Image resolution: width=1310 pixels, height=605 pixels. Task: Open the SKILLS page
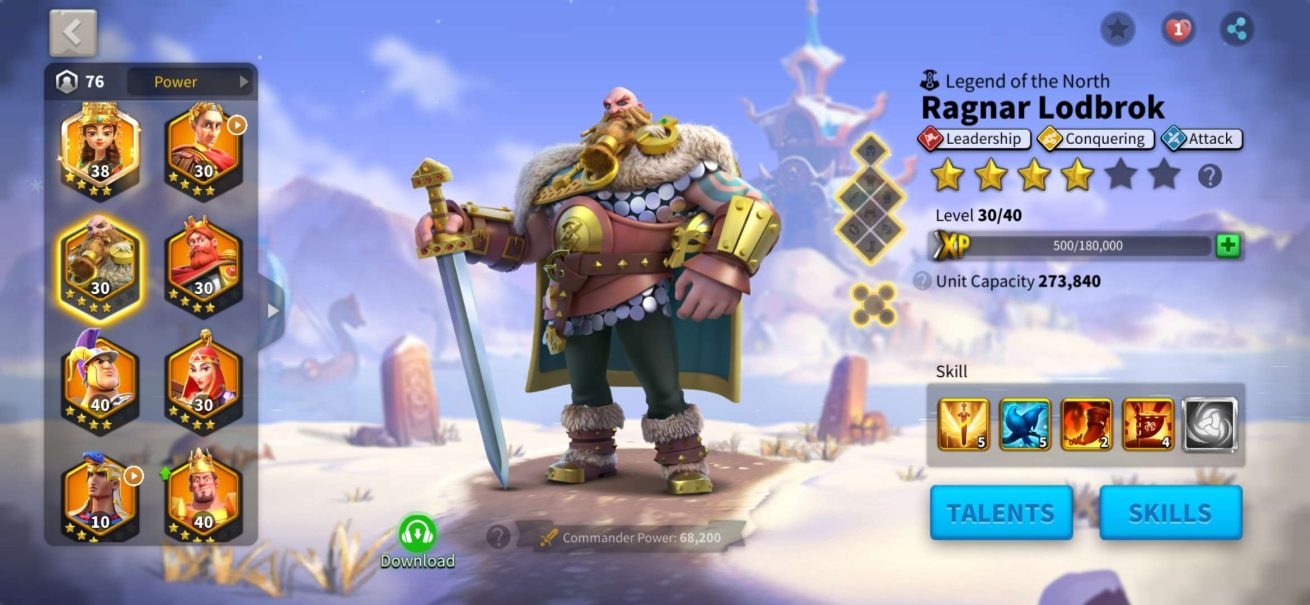1170,513
